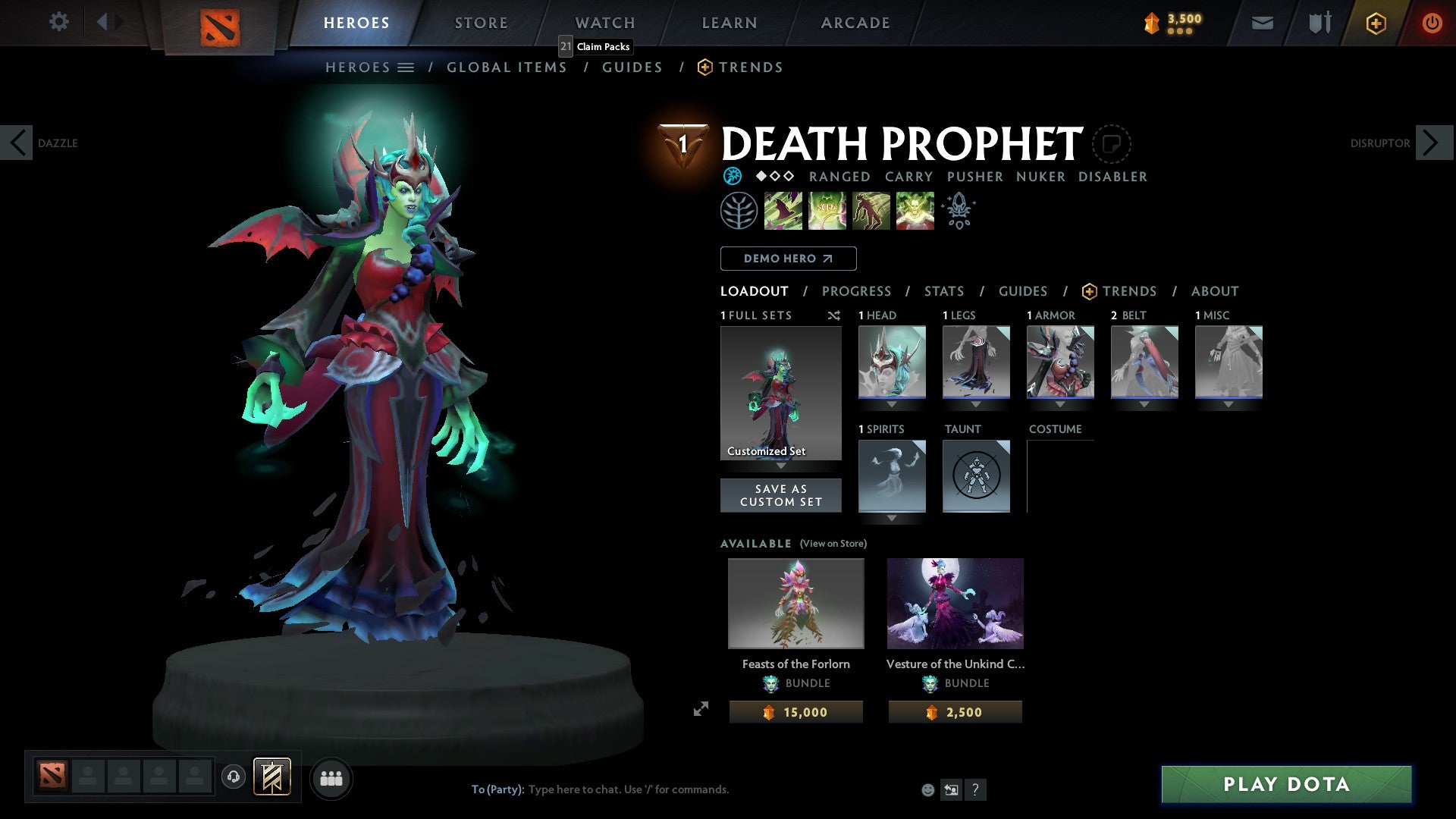Image resolution: width=1456 pixels, height=819 pixels.
Task: Open Dota Plus hexagon icon
Action: pyautogui.click(x=1375, y=23)
